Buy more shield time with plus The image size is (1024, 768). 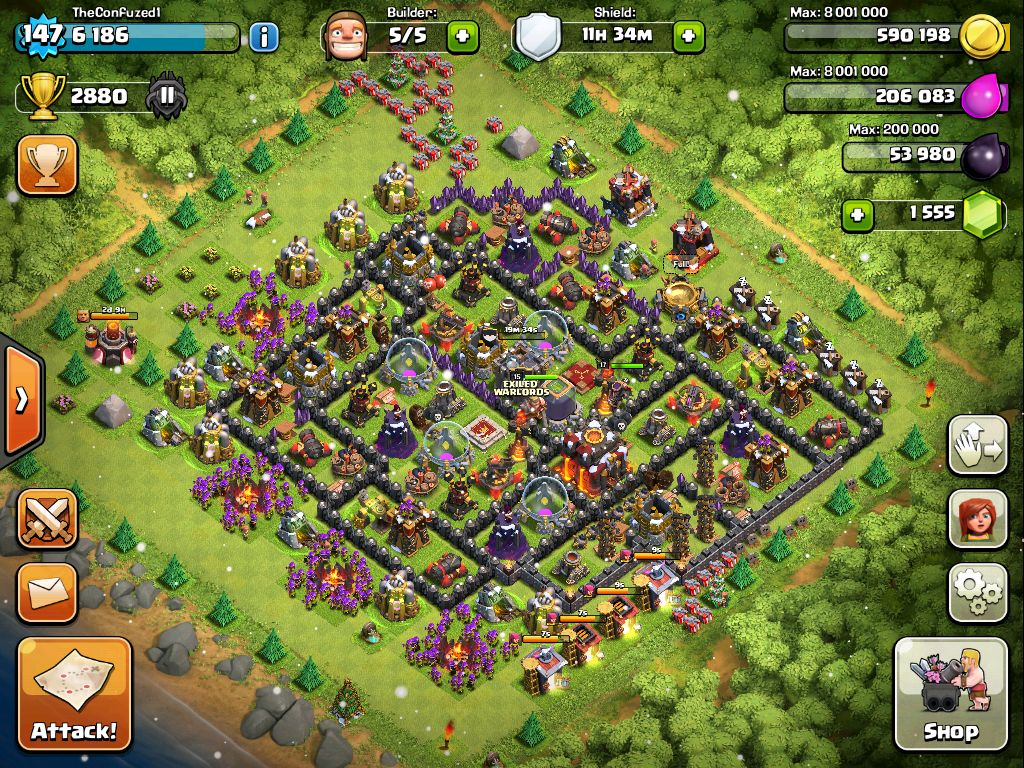tap(688, 38)
